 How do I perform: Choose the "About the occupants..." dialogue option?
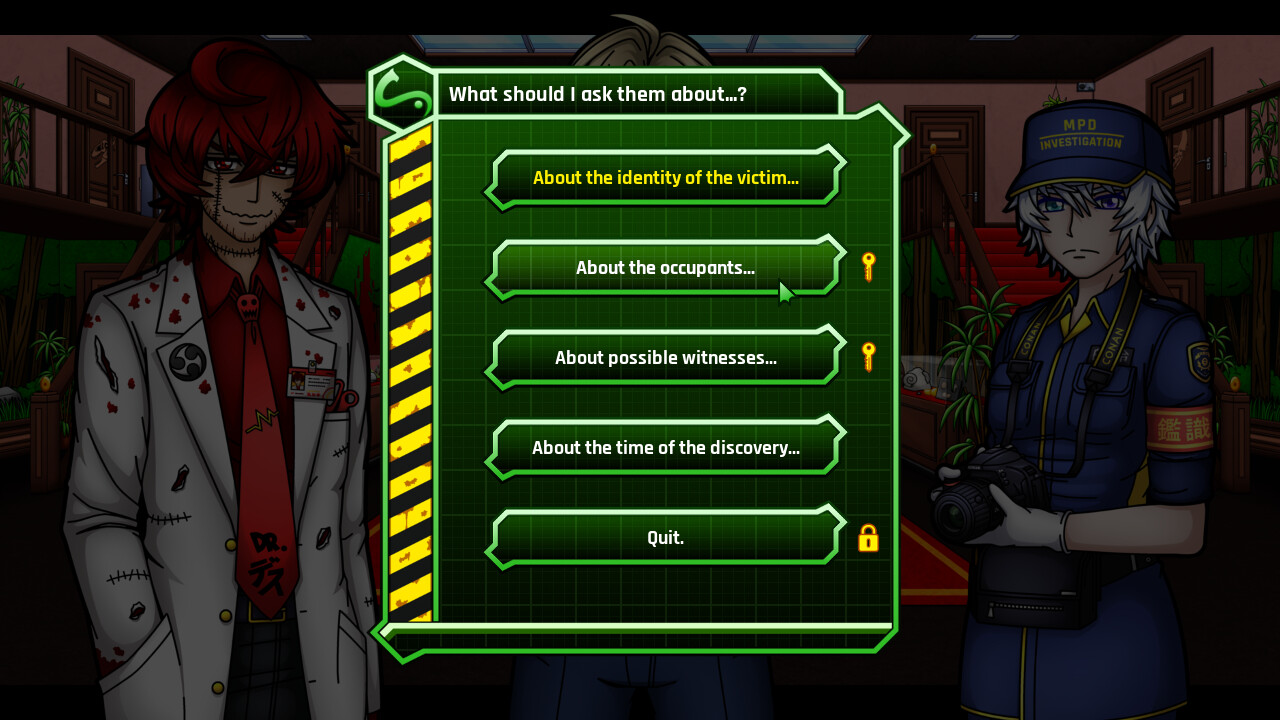[x=664, y=267]
